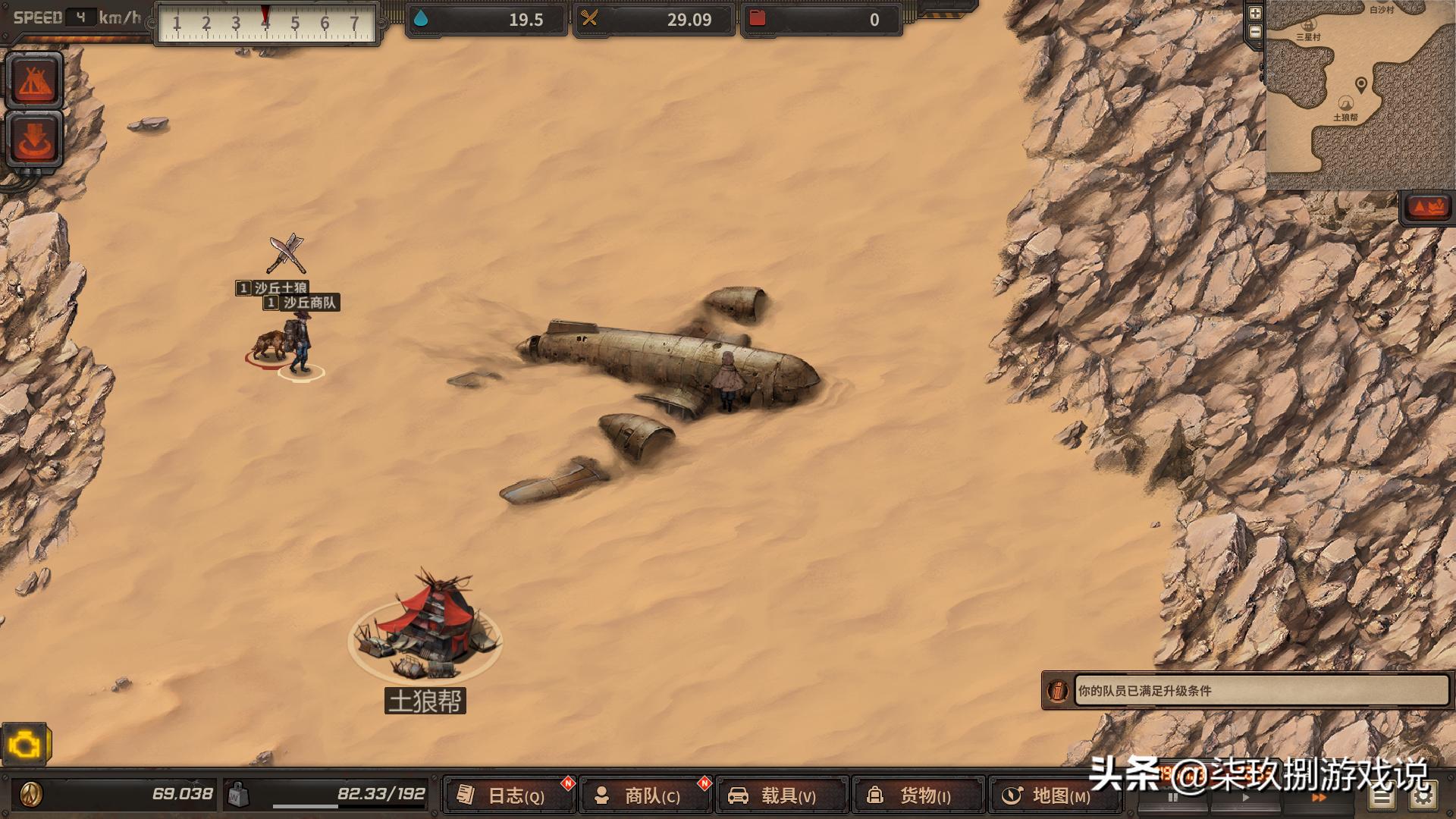Zoom in the minimap with plus button

1255,13
